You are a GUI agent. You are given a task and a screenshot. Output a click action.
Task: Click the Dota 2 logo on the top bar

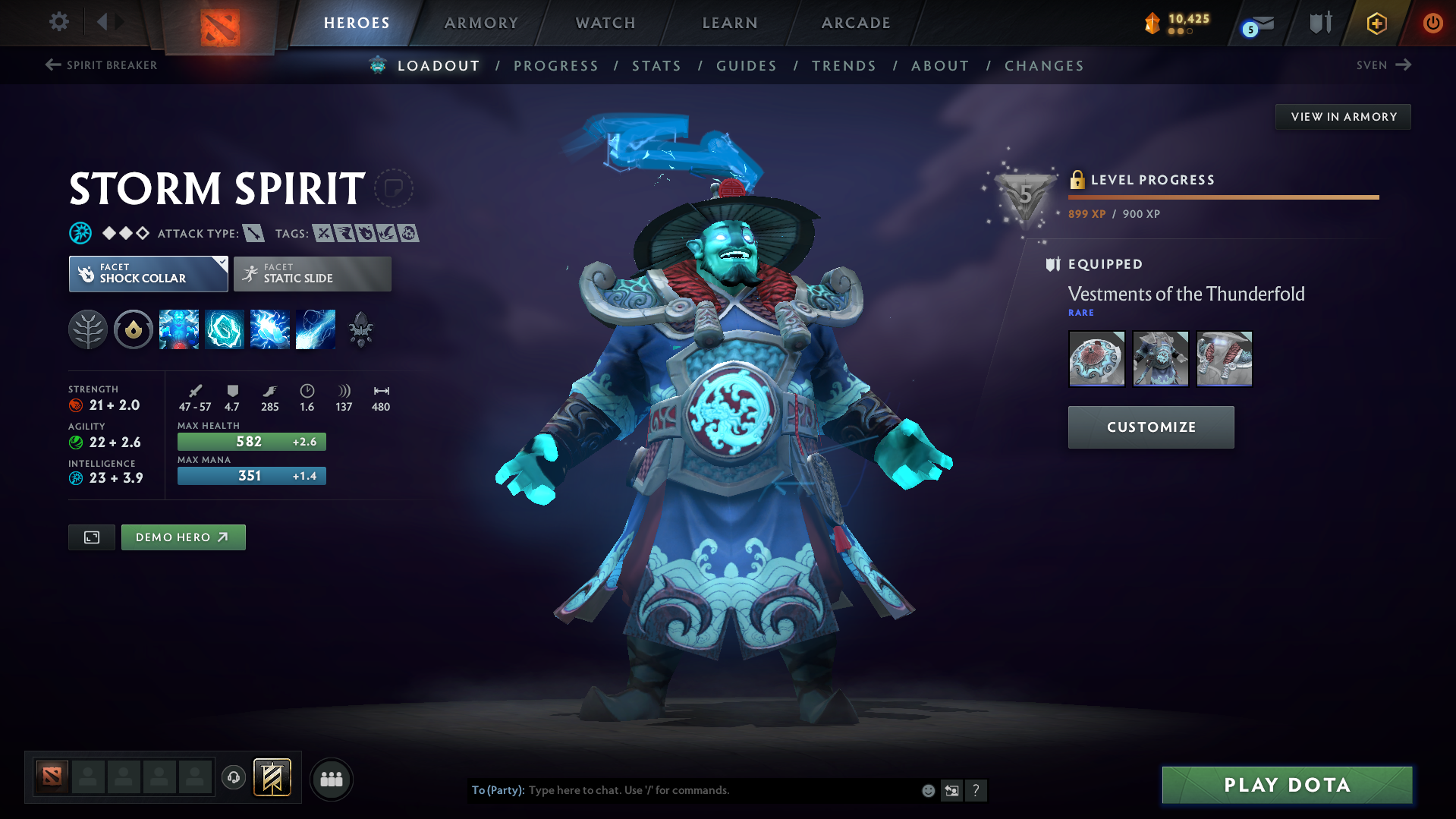tap(219, 23)
